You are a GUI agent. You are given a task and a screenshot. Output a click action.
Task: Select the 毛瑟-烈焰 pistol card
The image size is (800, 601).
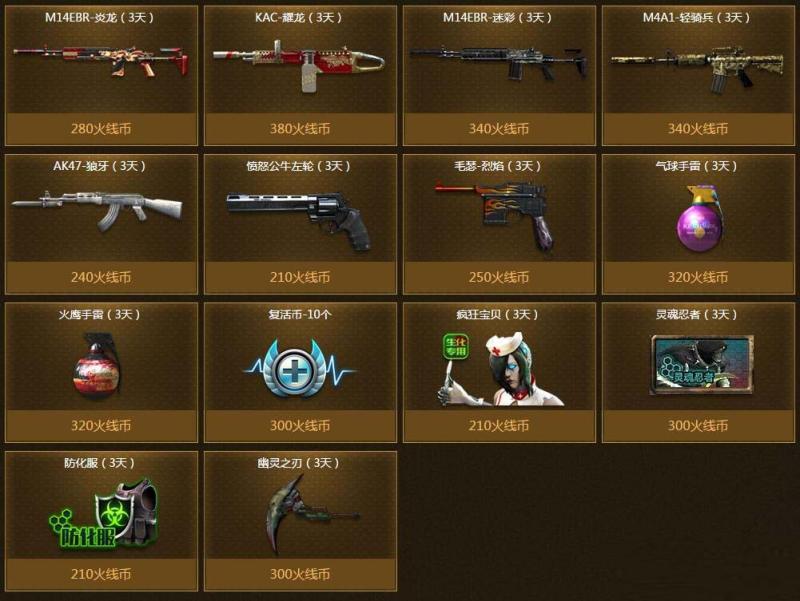coord(499,212)
